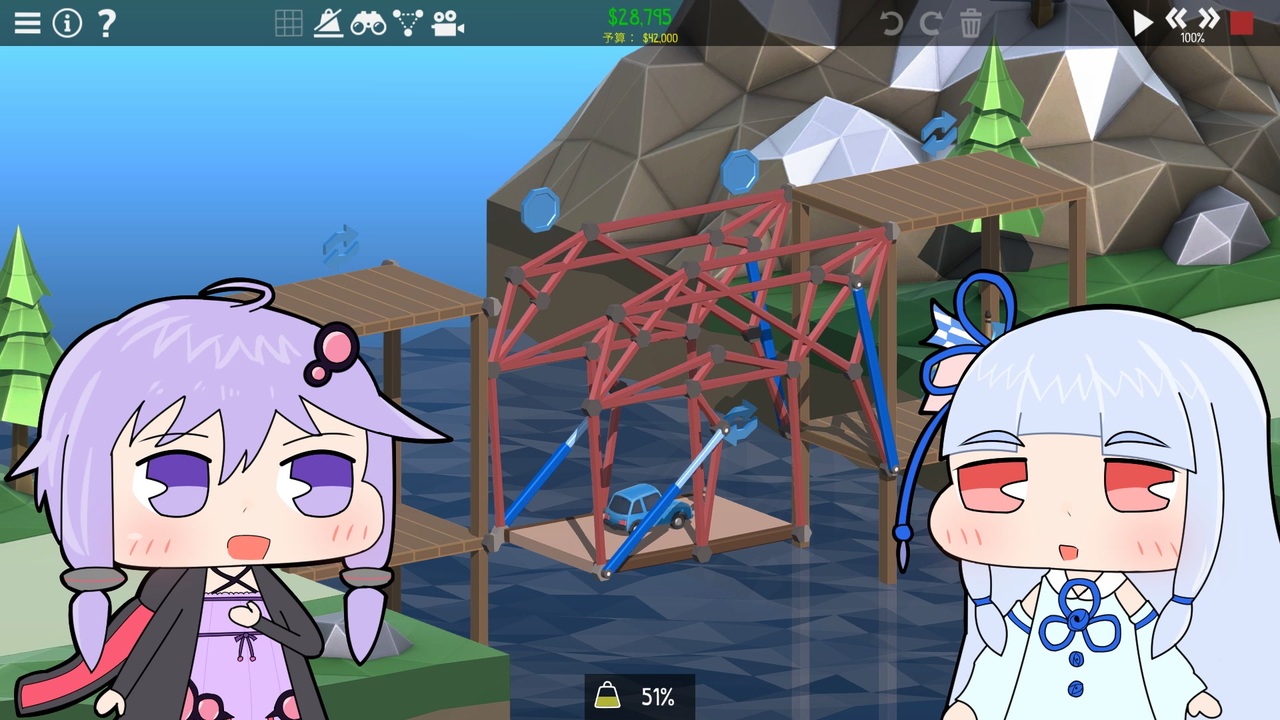This screenshot has width=1280, height=720.
Task: Toggle the phase swirl icon above the left platform
Action: 340,243
